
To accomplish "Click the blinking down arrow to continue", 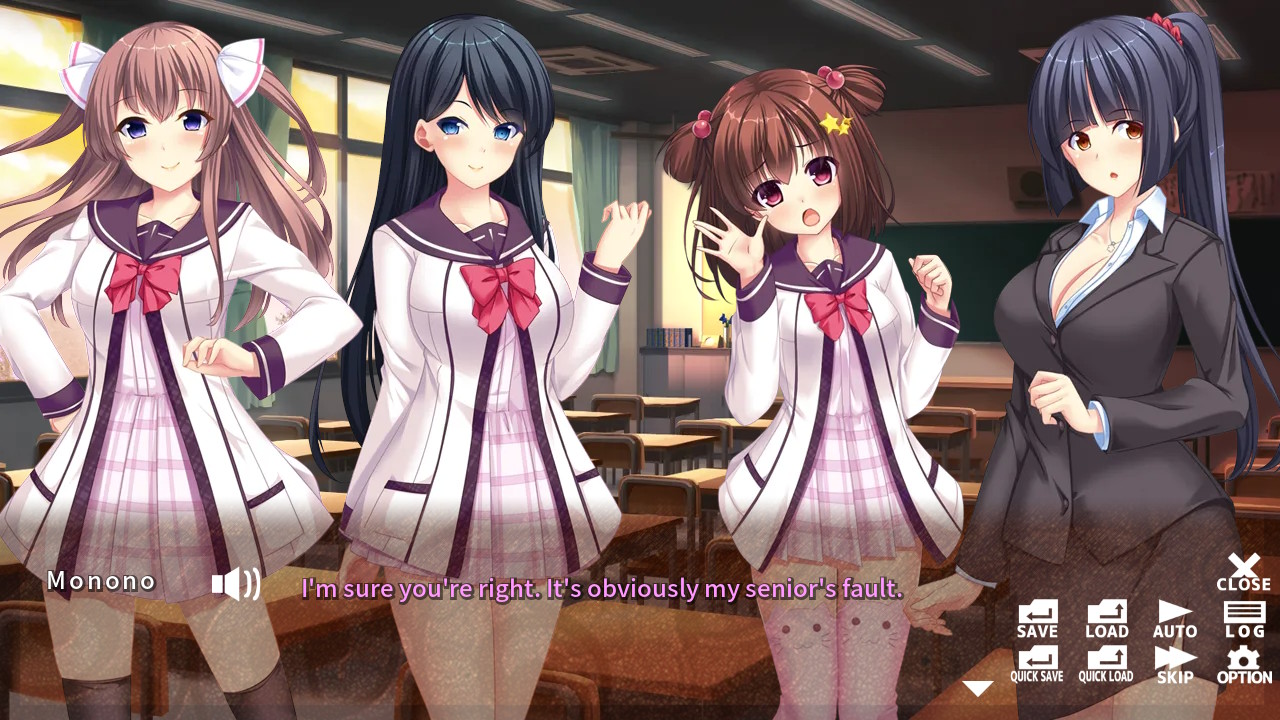I will point(978,686).
